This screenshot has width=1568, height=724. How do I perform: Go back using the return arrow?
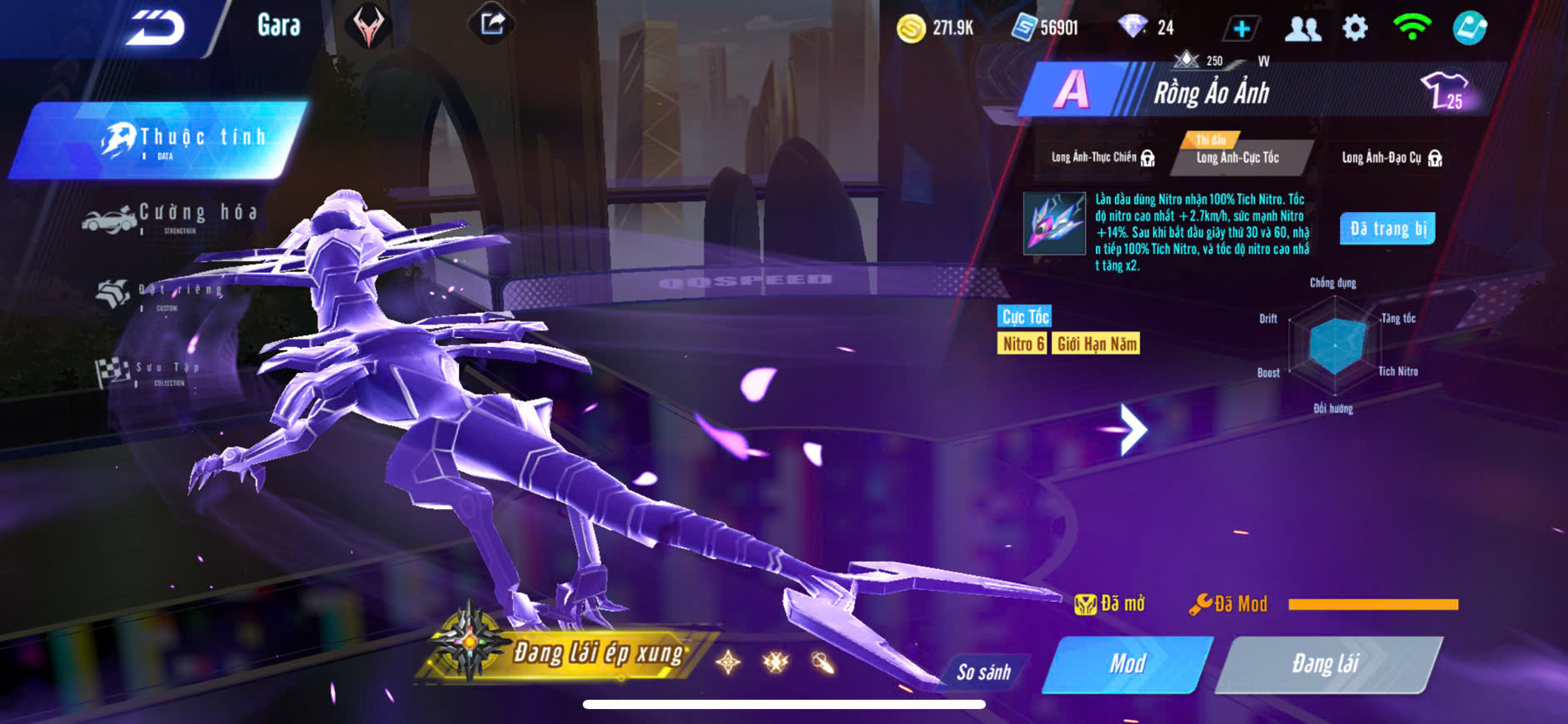coord(155,28)
